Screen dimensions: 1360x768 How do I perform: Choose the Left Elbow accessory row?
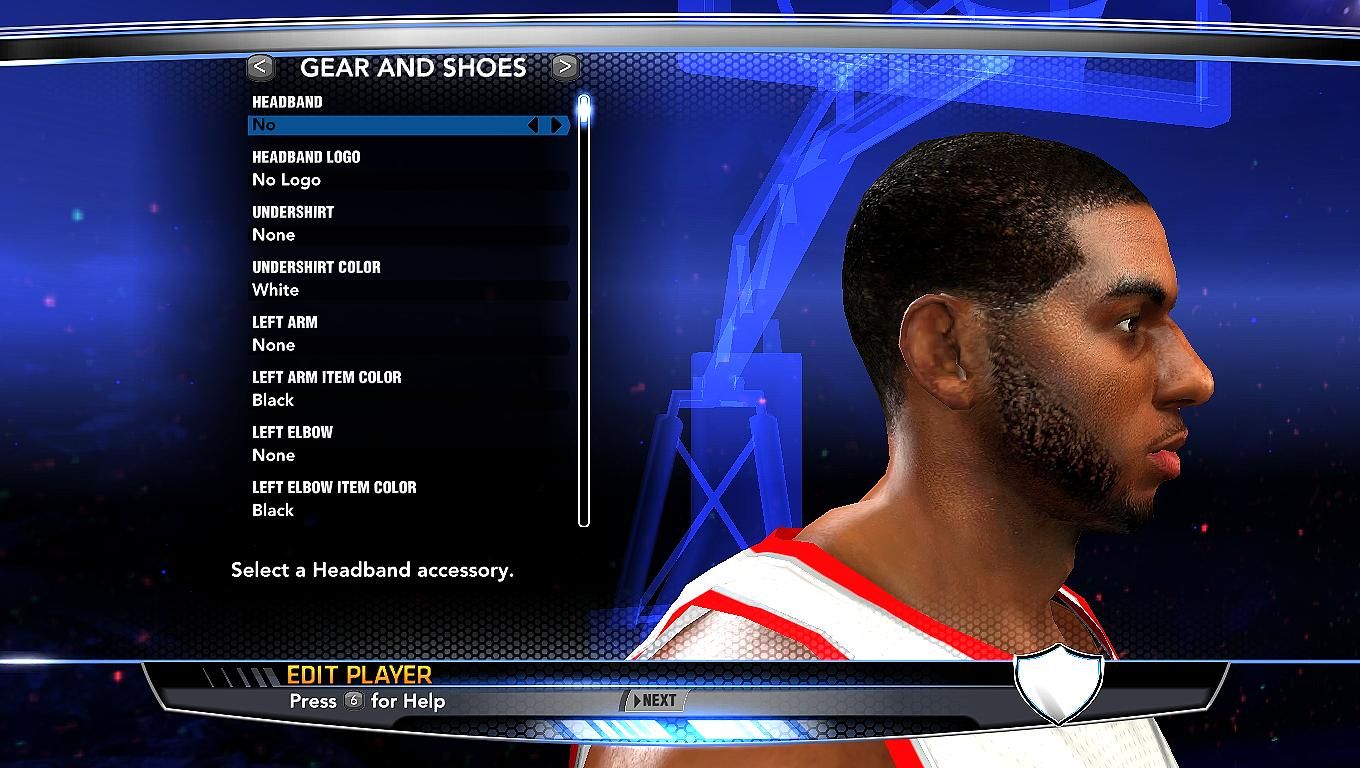408,455
